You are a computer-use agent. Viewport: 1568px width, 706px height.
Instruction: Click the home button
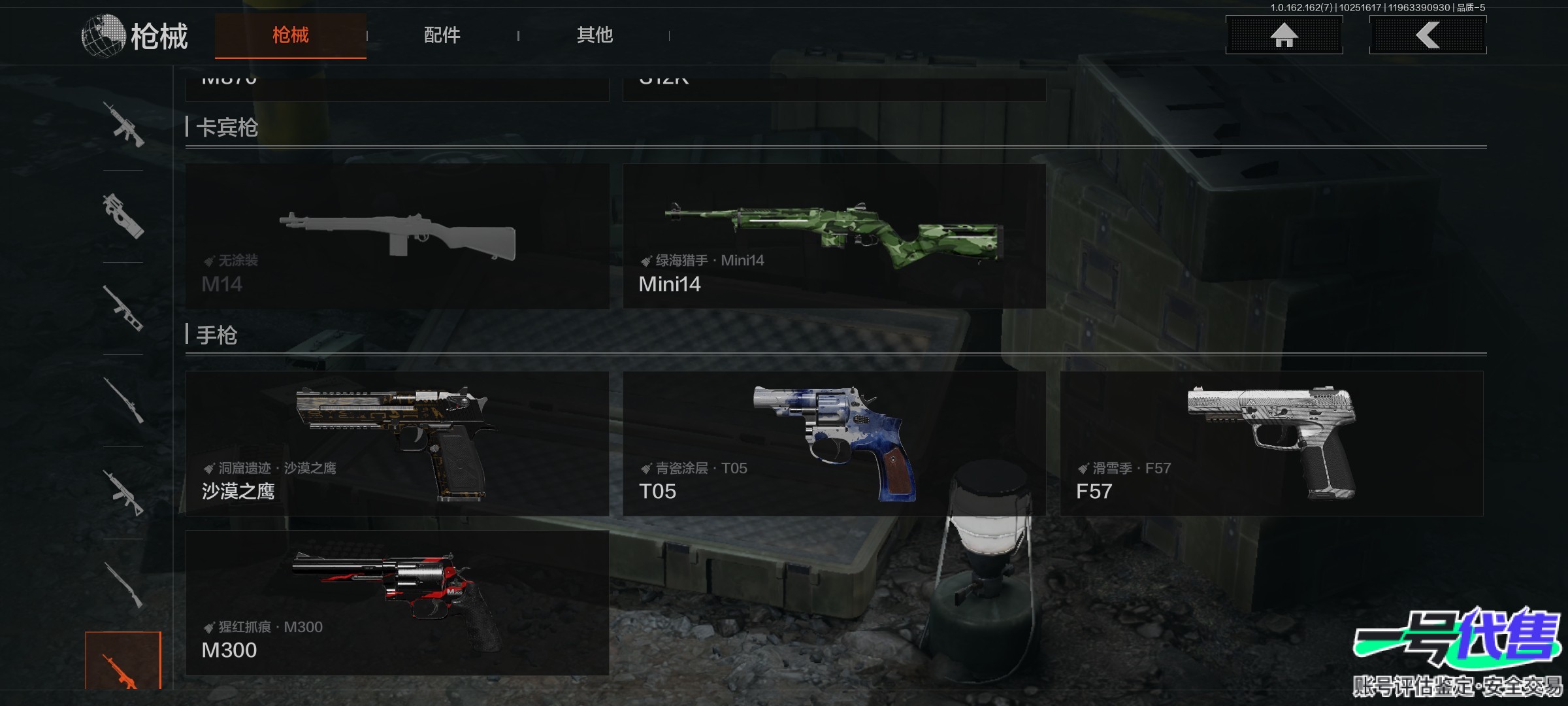coord(1284,35)
